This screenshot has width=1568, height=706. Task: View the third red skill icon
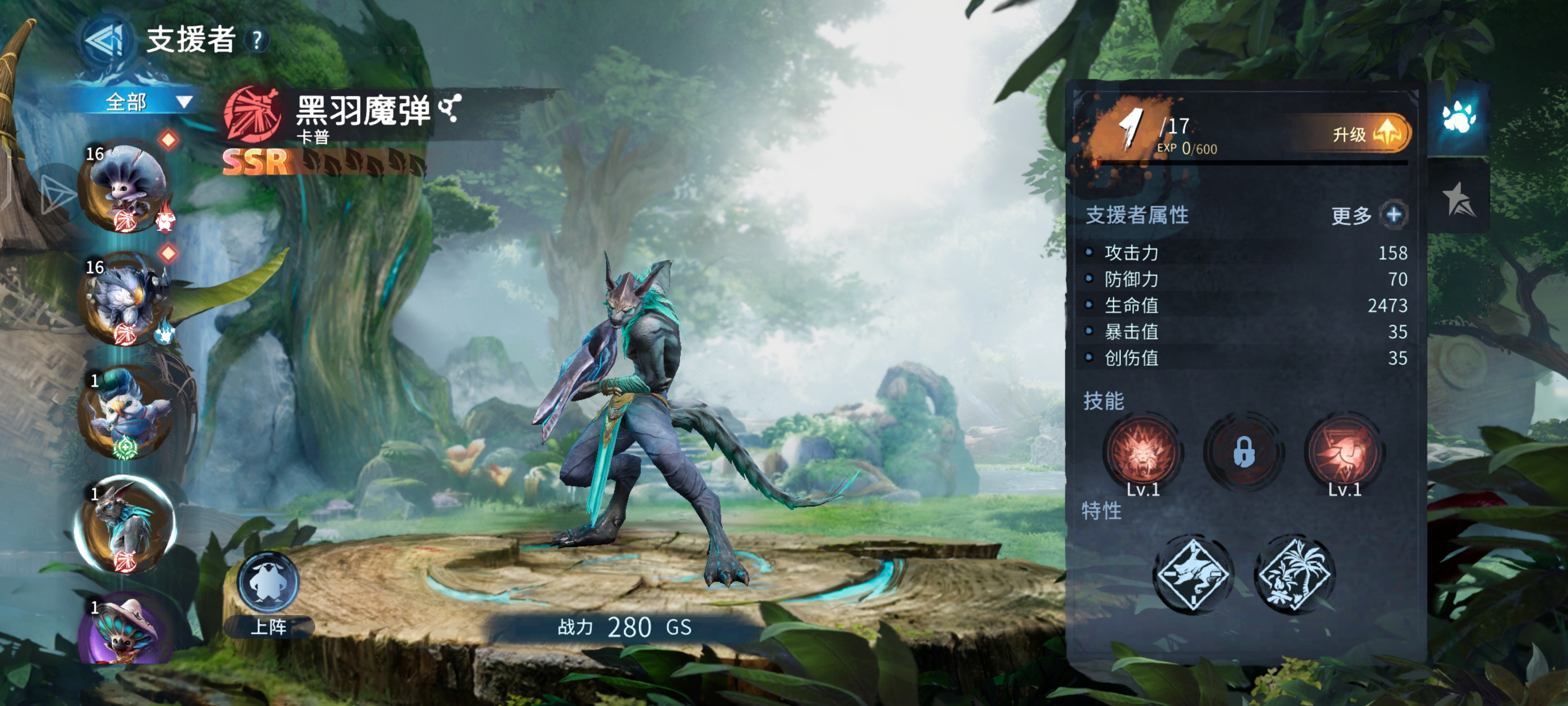[1345, 453]
